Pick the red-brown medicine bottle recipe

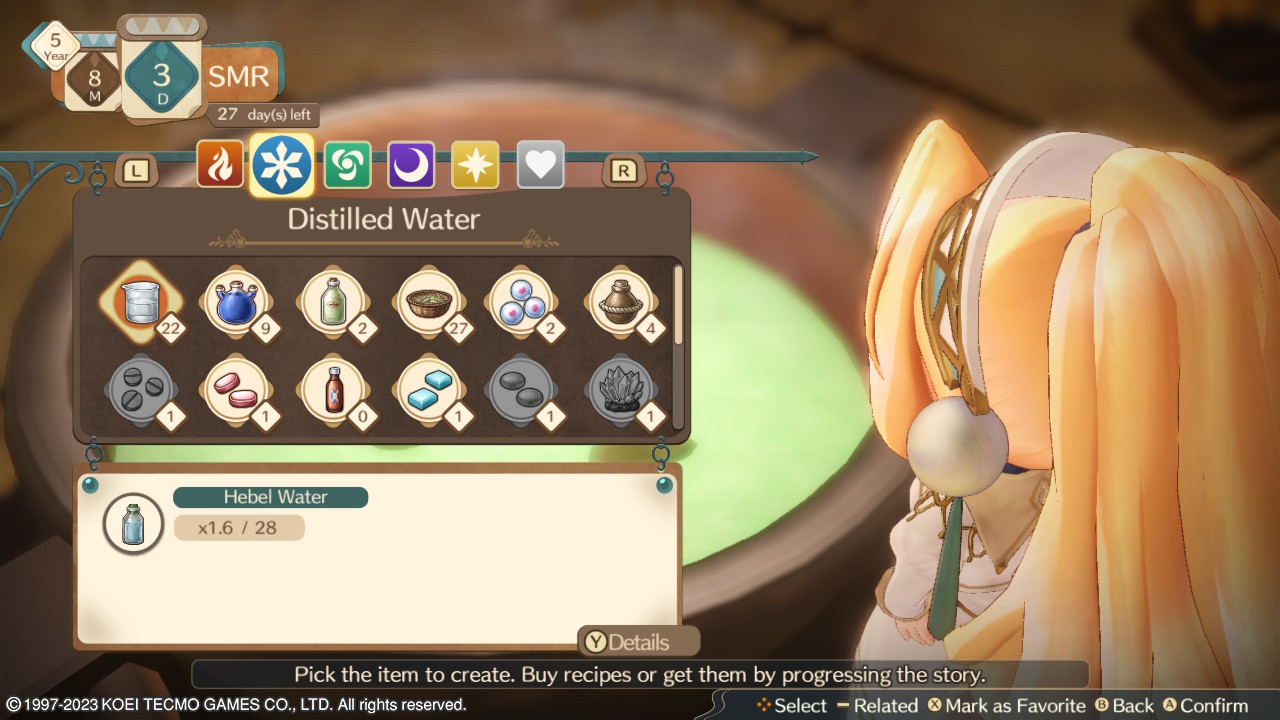[332, 389]
